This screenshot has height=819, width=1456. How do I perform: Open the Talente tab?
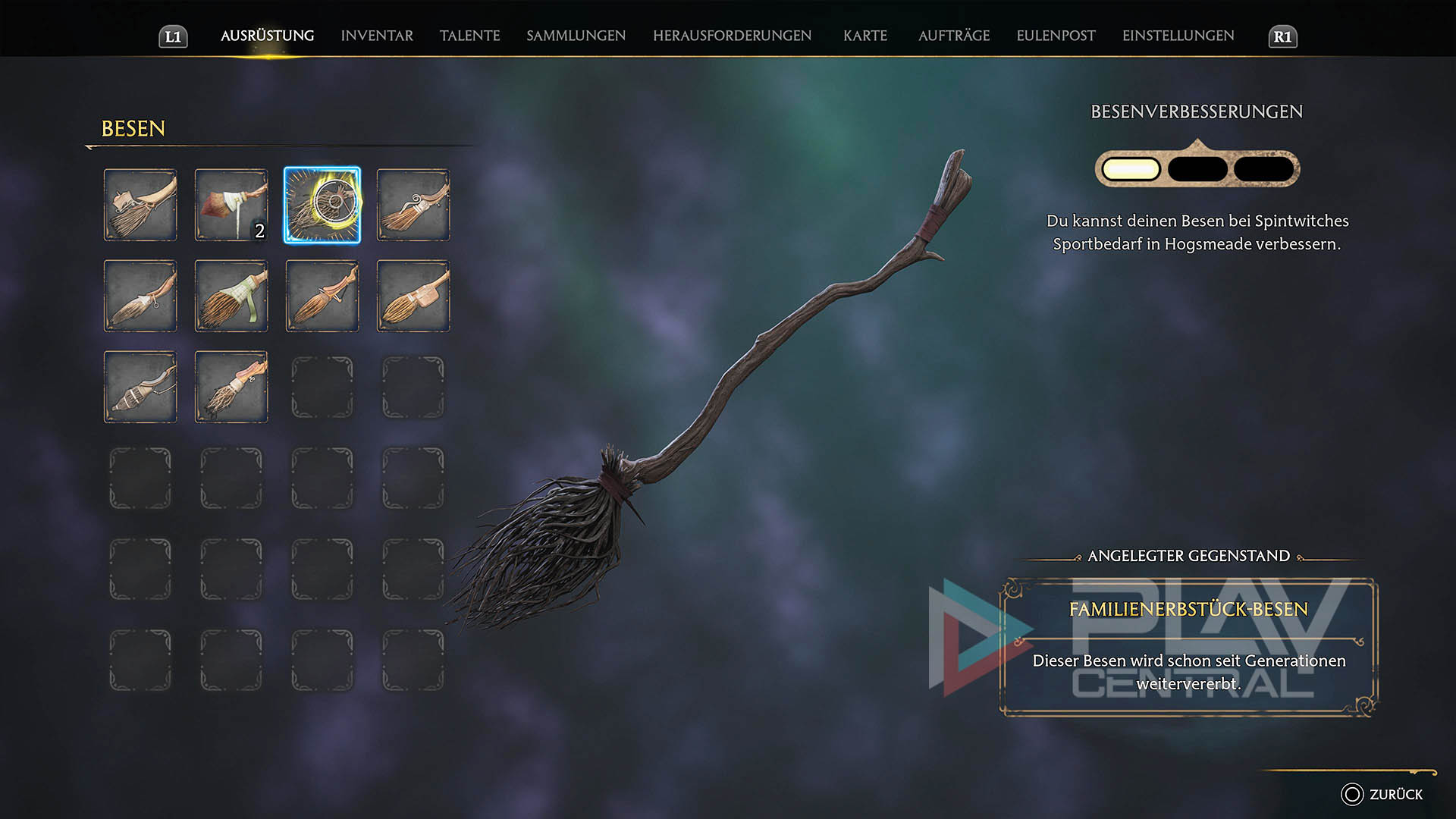(469, 36)
